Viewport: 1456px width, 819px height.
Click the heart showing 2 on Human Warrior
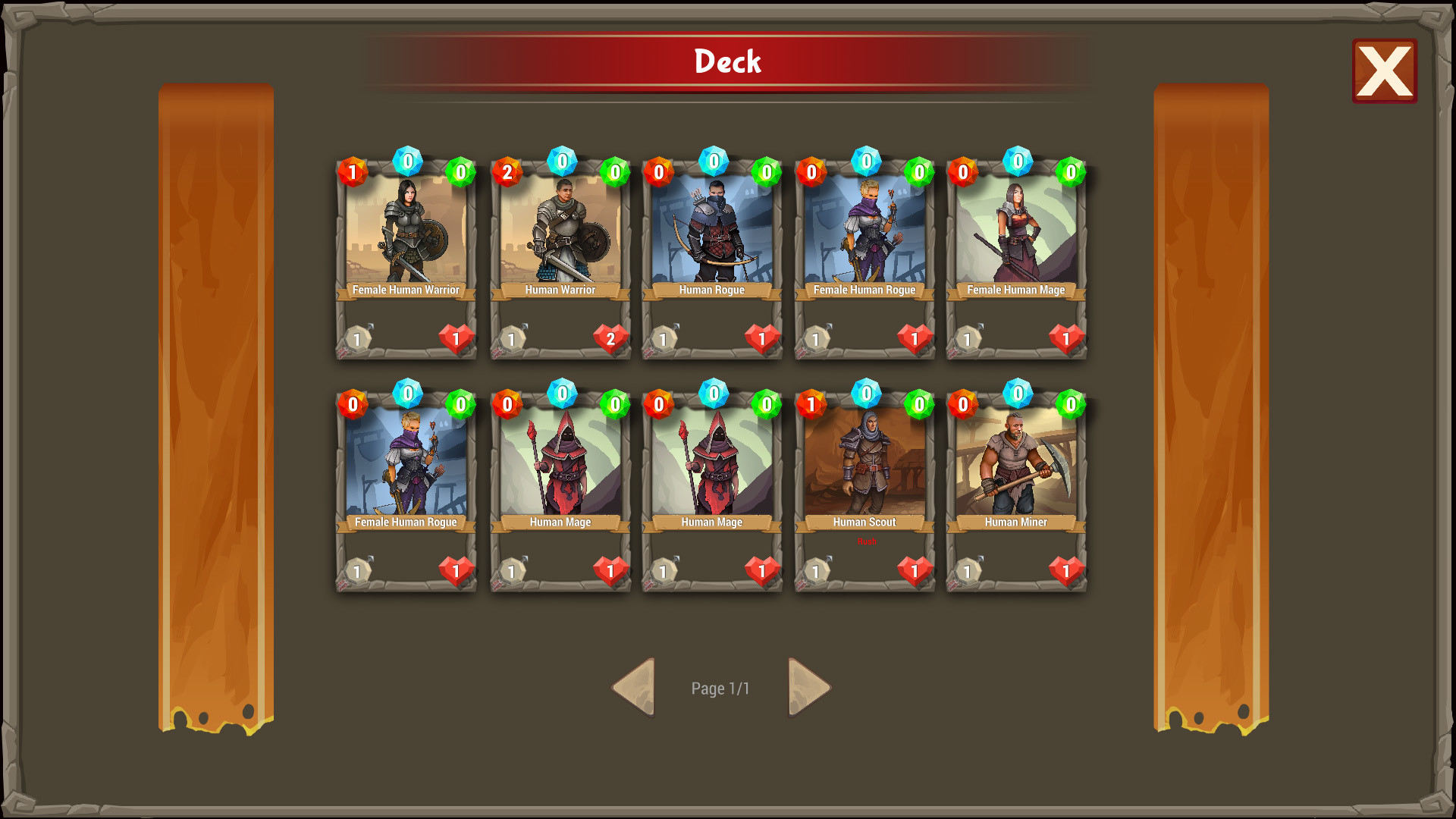point(610,339)
